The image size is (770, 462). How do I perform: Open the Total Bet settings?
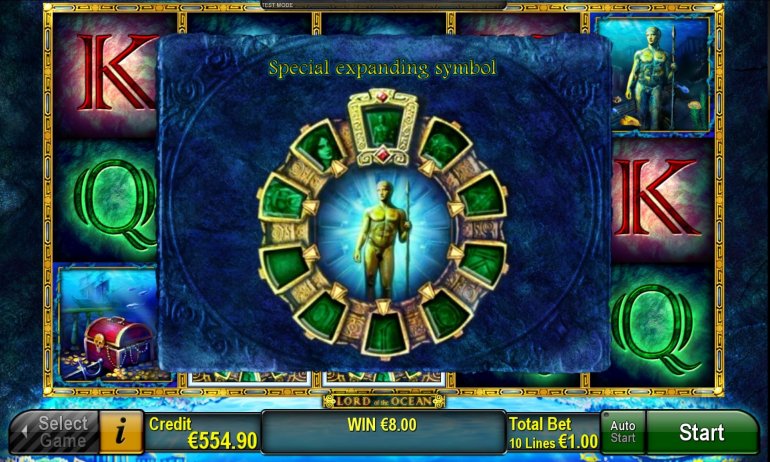click(553, 432)
